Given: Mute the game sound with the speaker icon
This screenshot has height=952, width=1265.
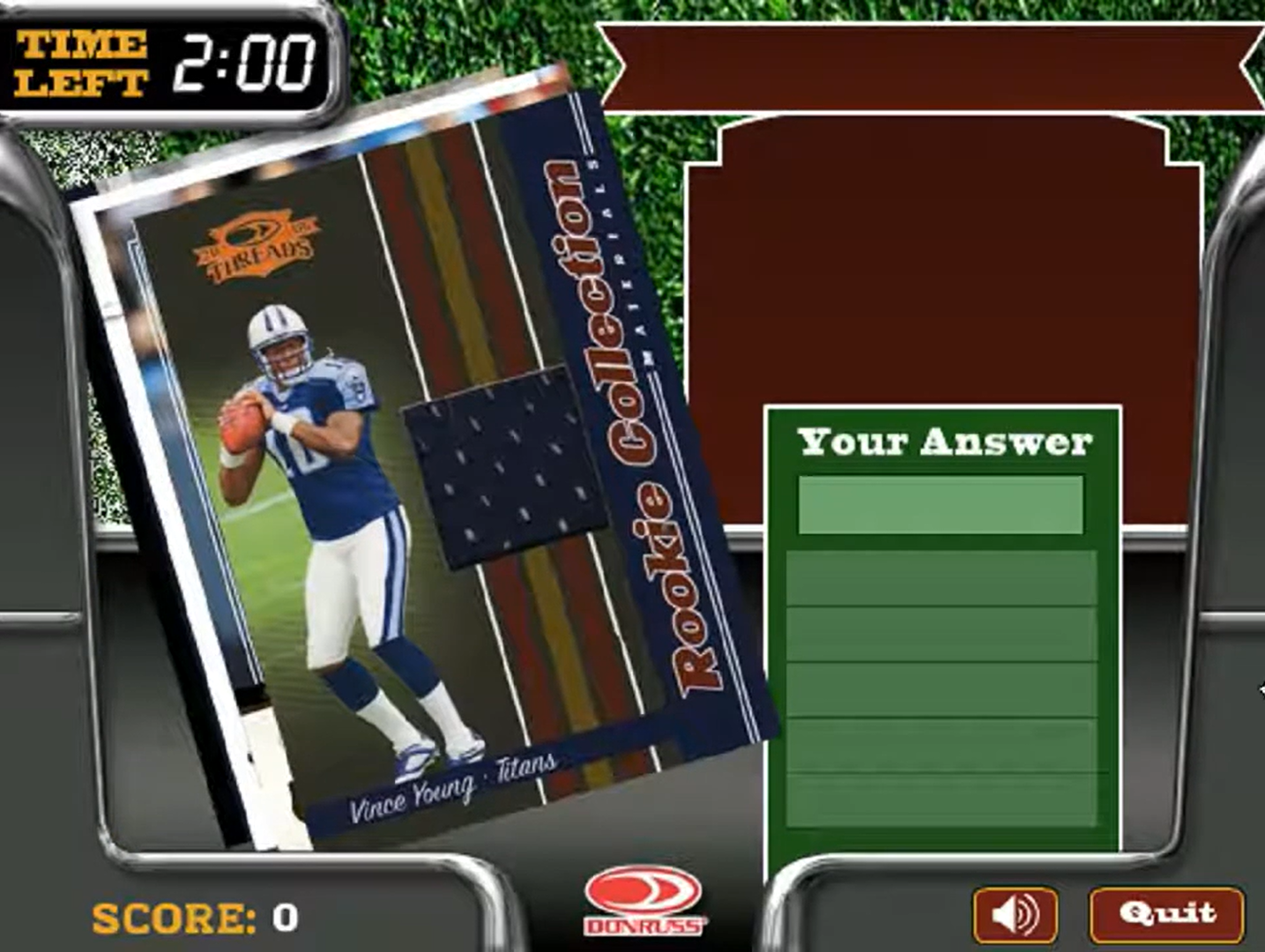Looking at the screenshot, I should click(x=1014, y=915).
